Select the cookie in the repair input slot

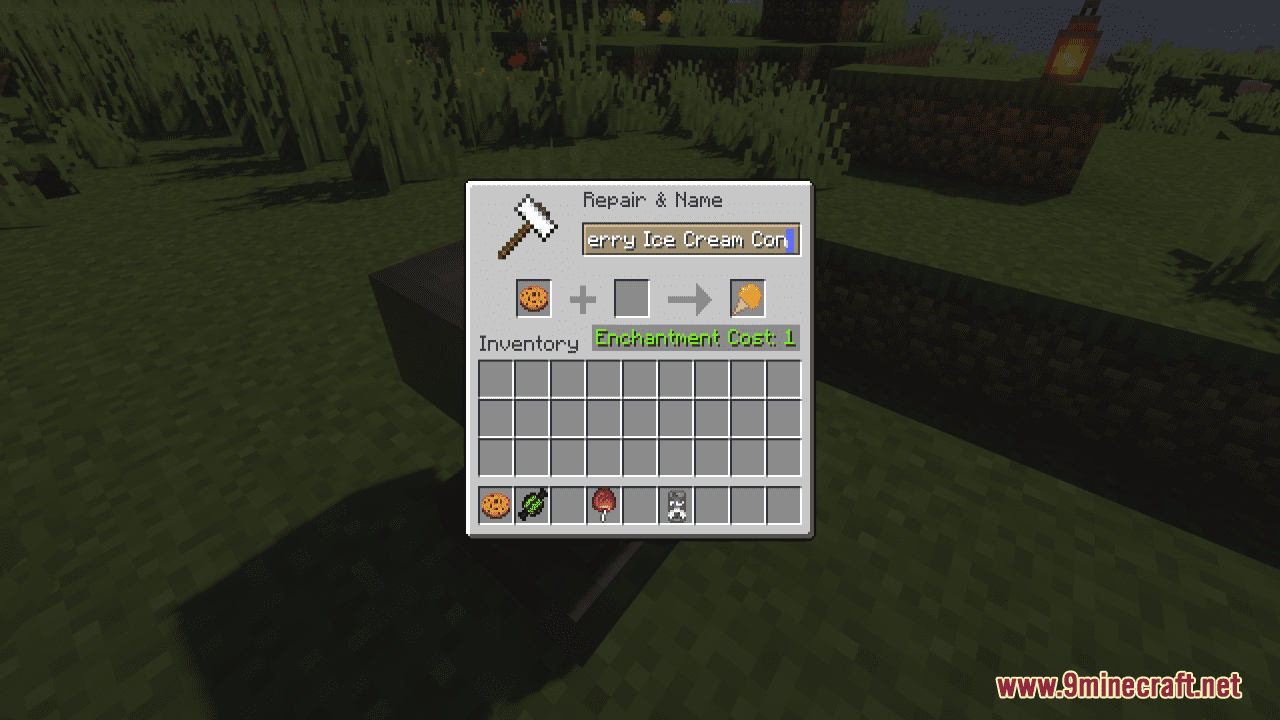pos(532,298)
